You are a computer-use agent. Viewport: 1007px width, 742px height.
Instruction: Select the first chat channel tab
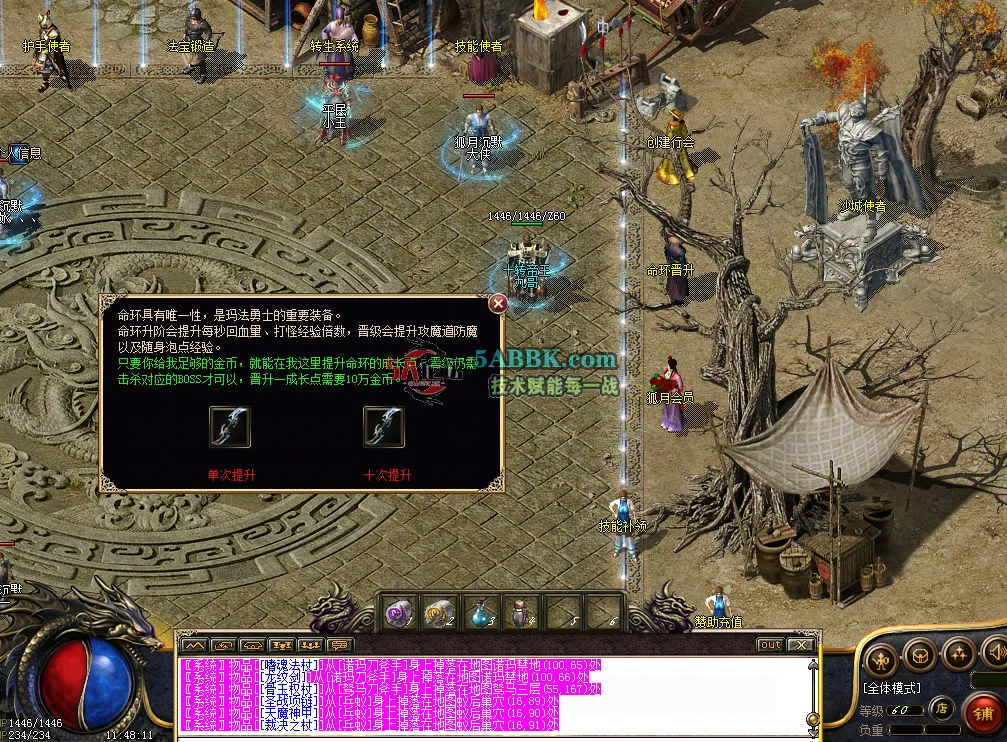pos(197,645)
